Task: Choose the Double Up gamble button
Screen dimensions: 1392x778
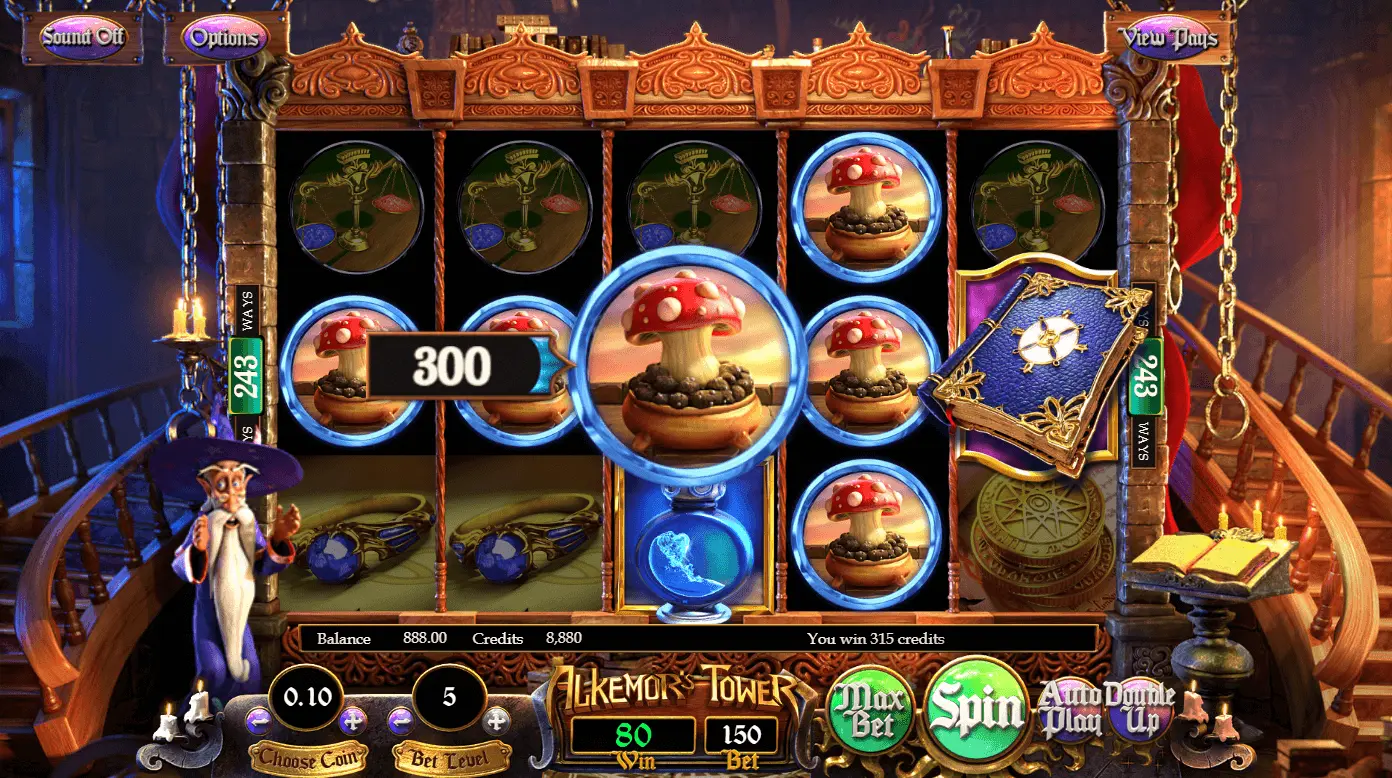Action: point(1140,707)
